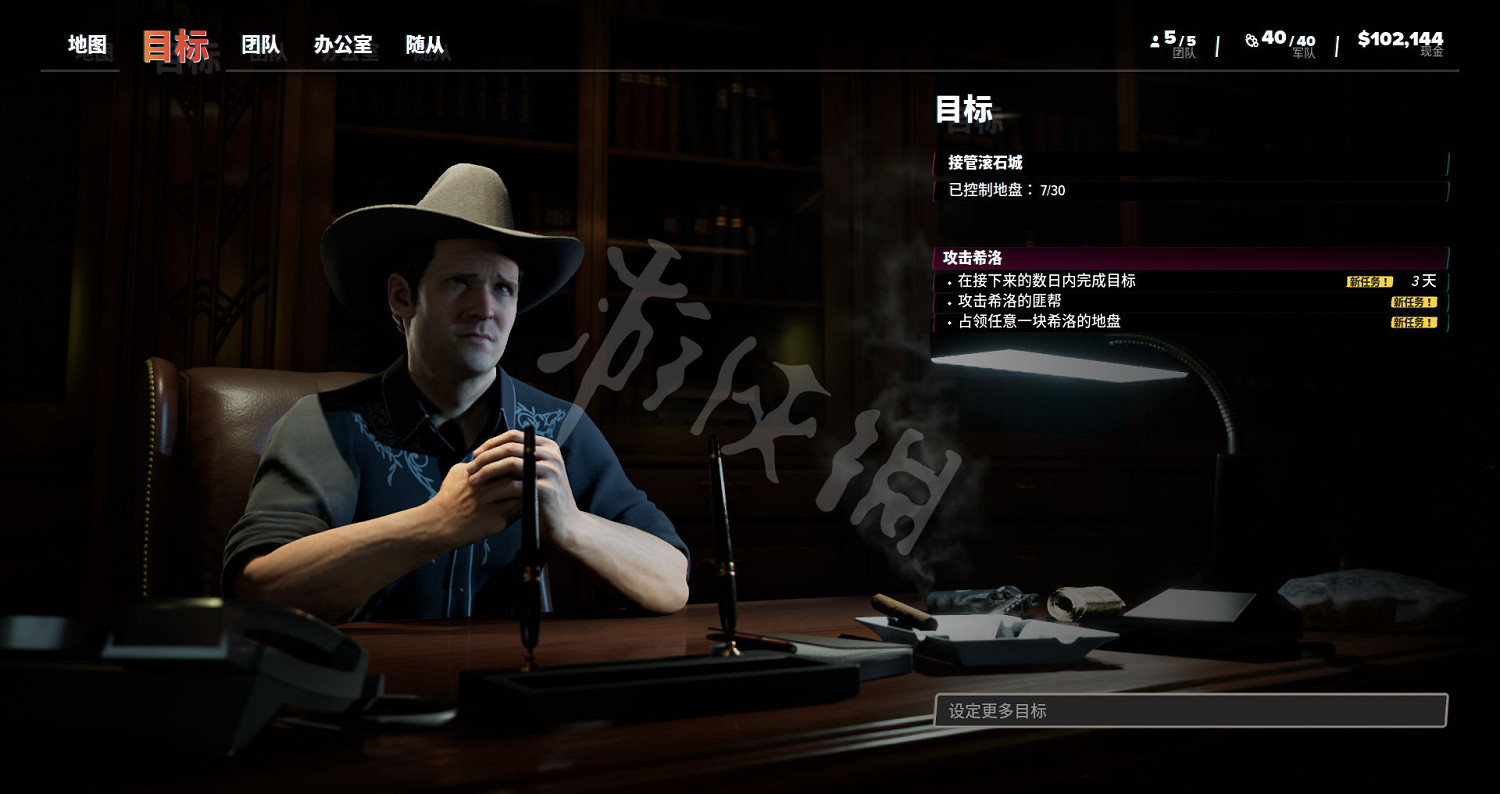Screen dimensions: 1500x794
Task: Select the objective 攻击希洛的匪帮
Action: click(x=1010, y=302)
